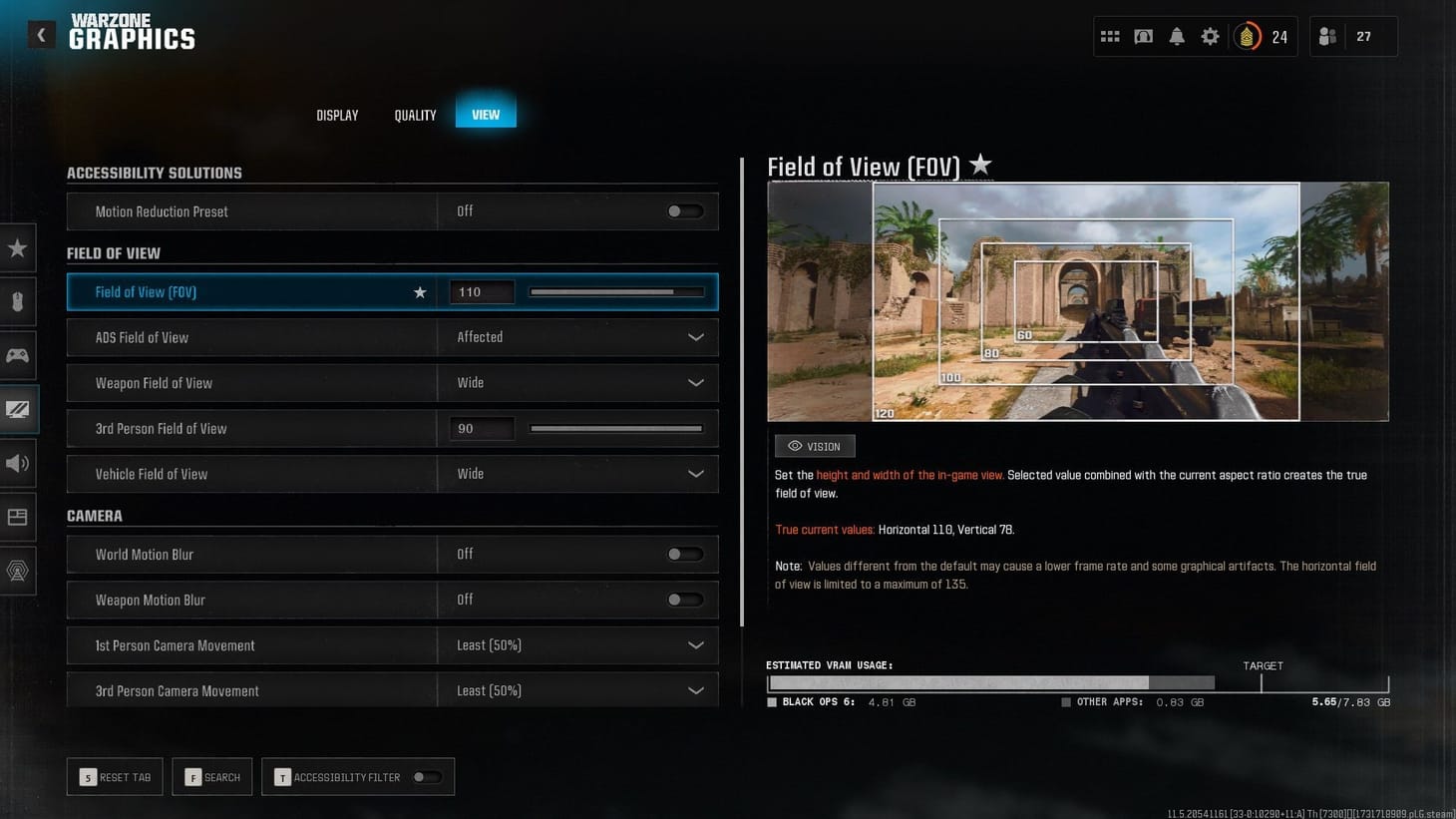Open the settings gear at top right
The height and width of the screenshot is (819, 1456).
[x=1210, y=35]
